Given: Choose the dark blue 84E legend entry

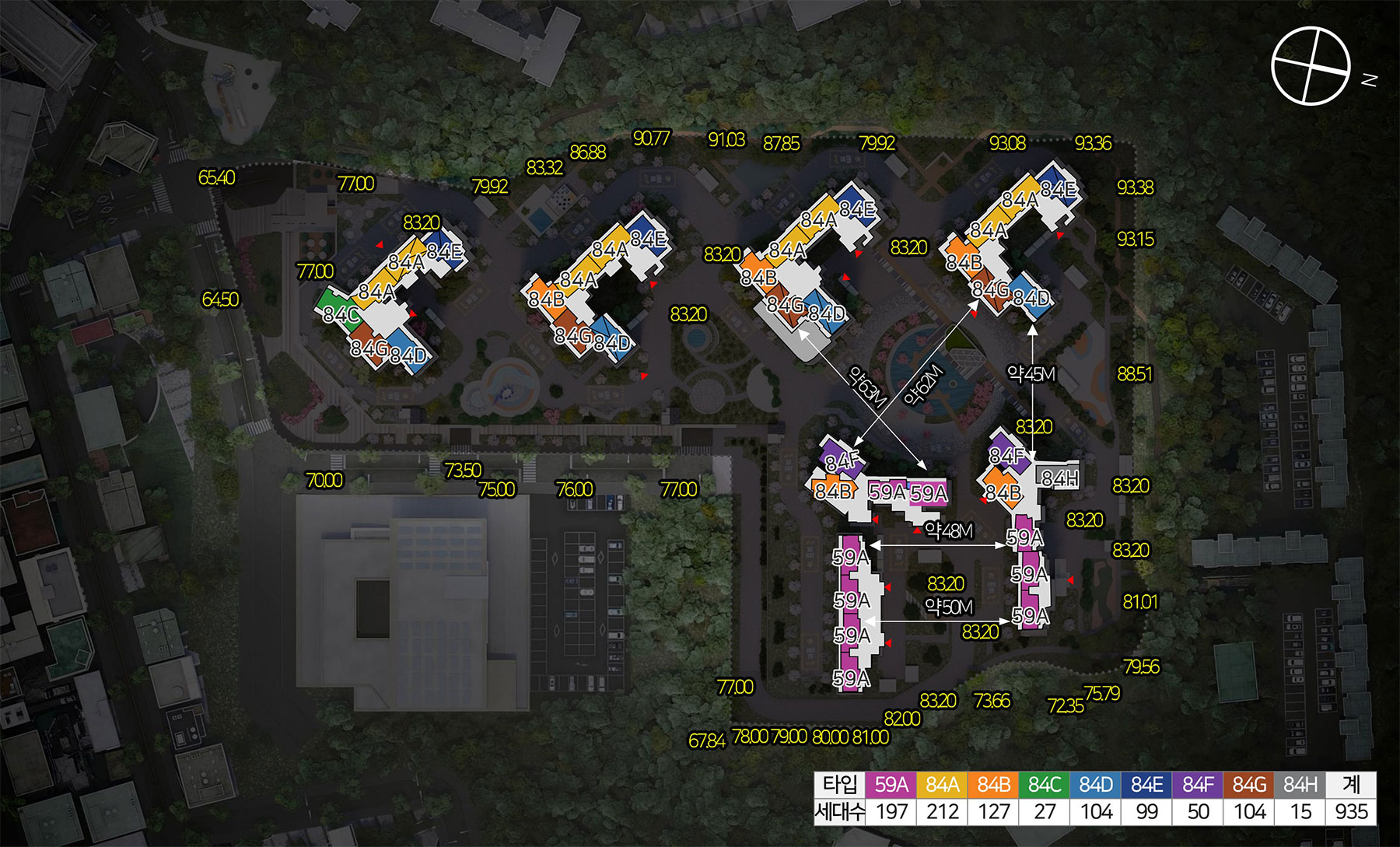Looking at the screenshot, I should tap(1147, 785).
